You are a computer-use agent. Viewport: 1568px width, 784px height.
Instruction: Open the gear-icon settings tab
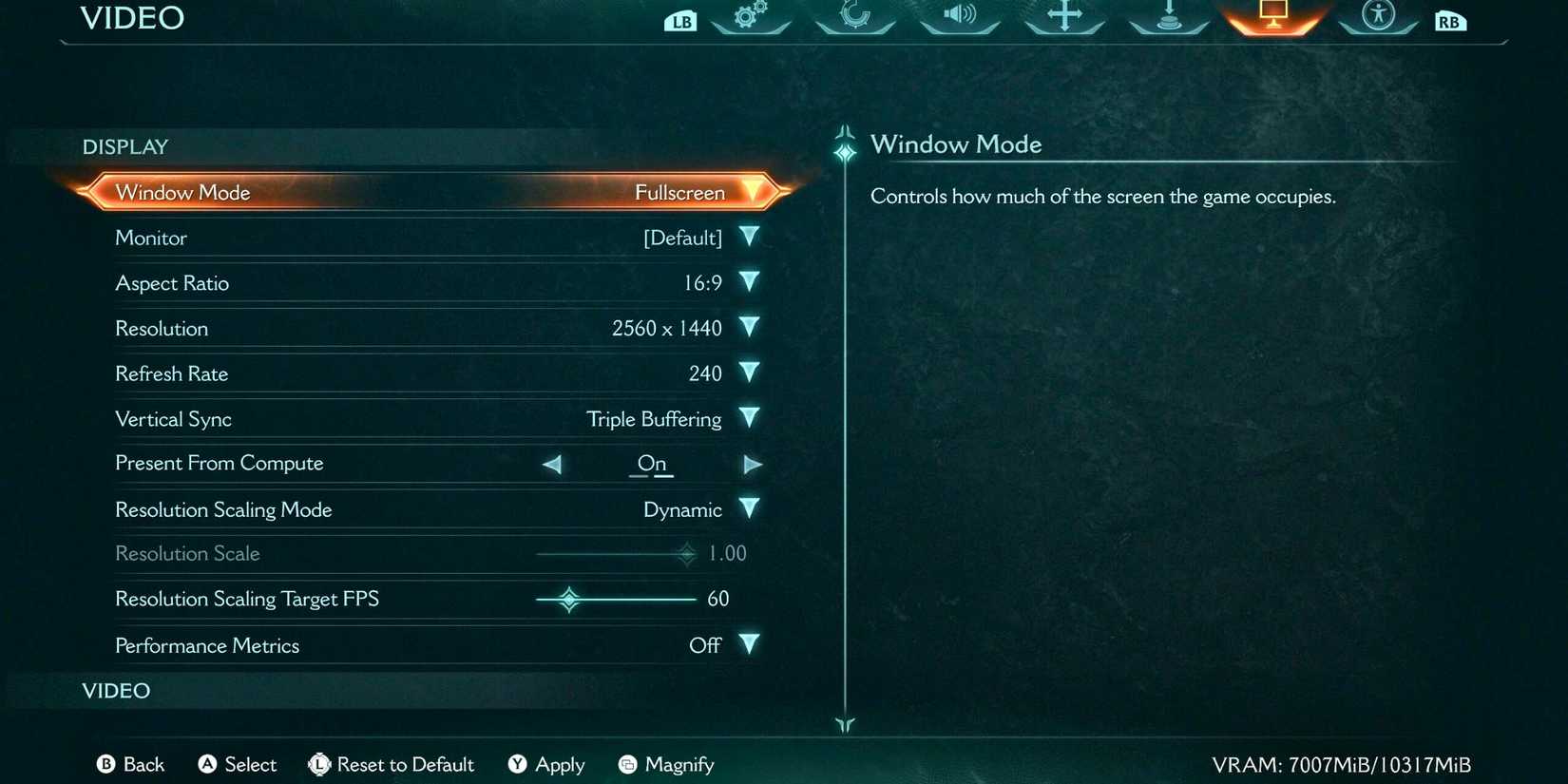point(751,17)
